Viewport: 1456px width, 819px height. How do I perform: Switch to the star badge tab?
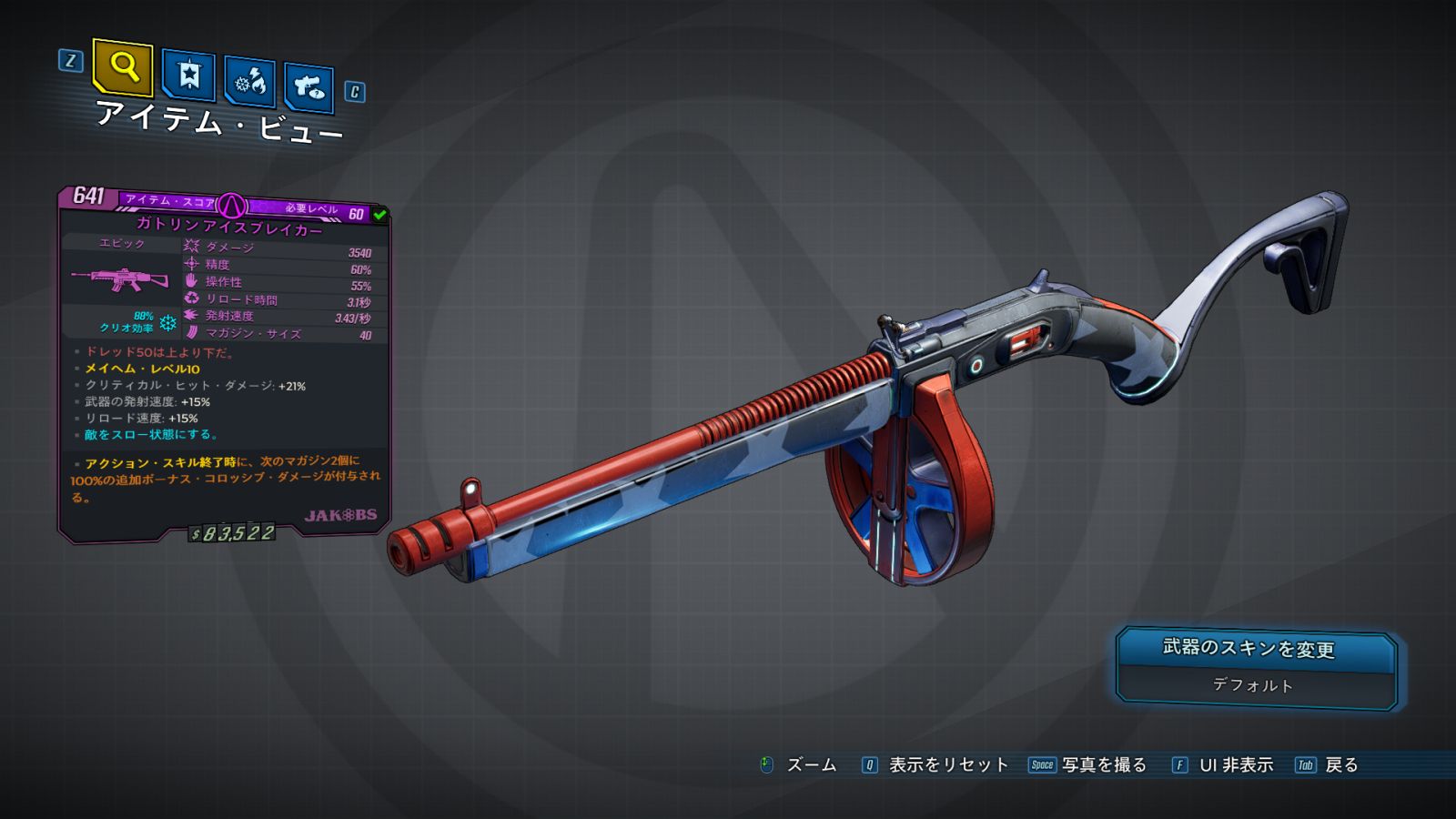click(x=188, y=75)
